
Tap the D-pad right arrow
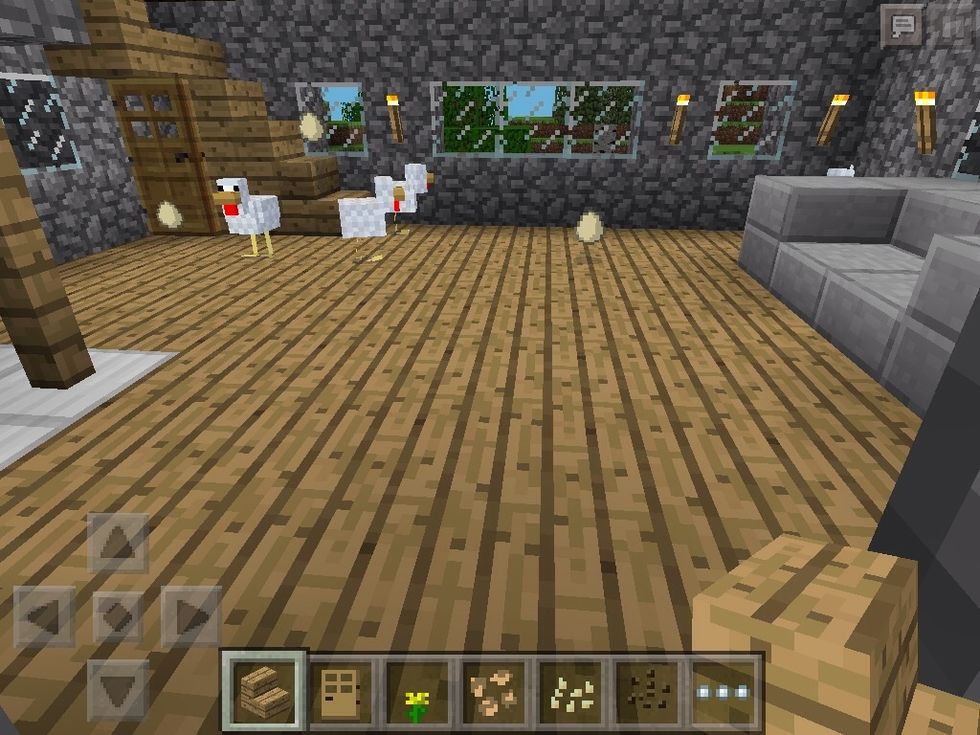tap(191, 616)
